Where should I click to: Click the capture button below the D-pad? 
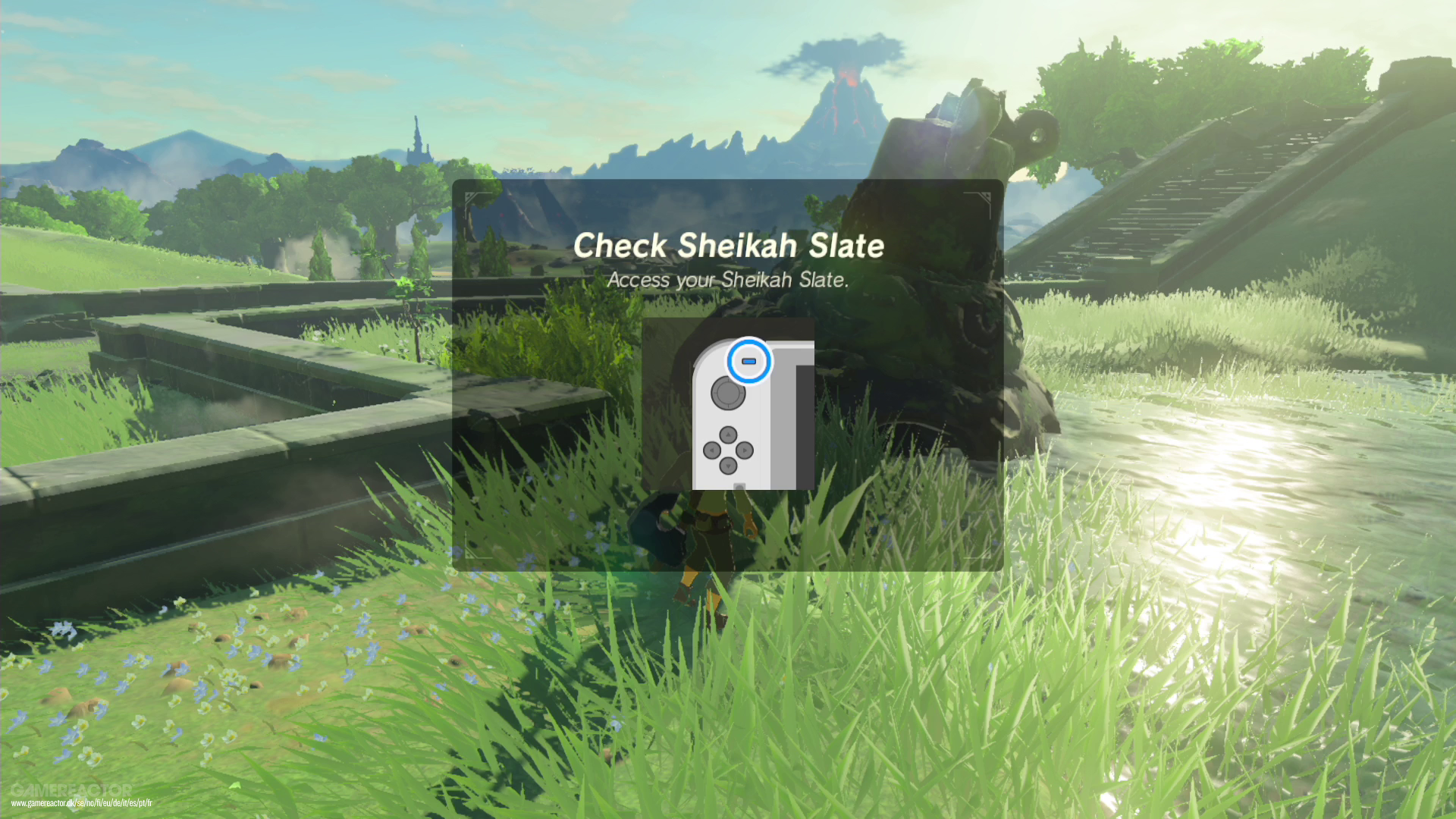(x=738, y=486)
